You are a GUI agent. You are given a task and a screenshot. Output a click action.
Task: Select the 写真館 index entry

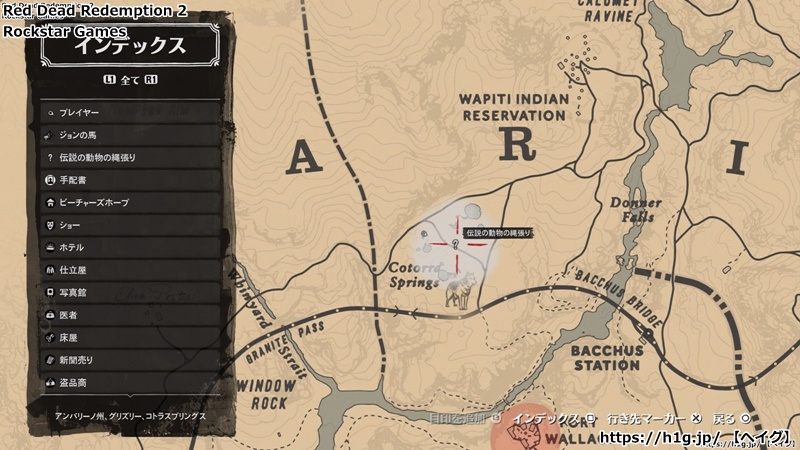click(x=128, y=292)
